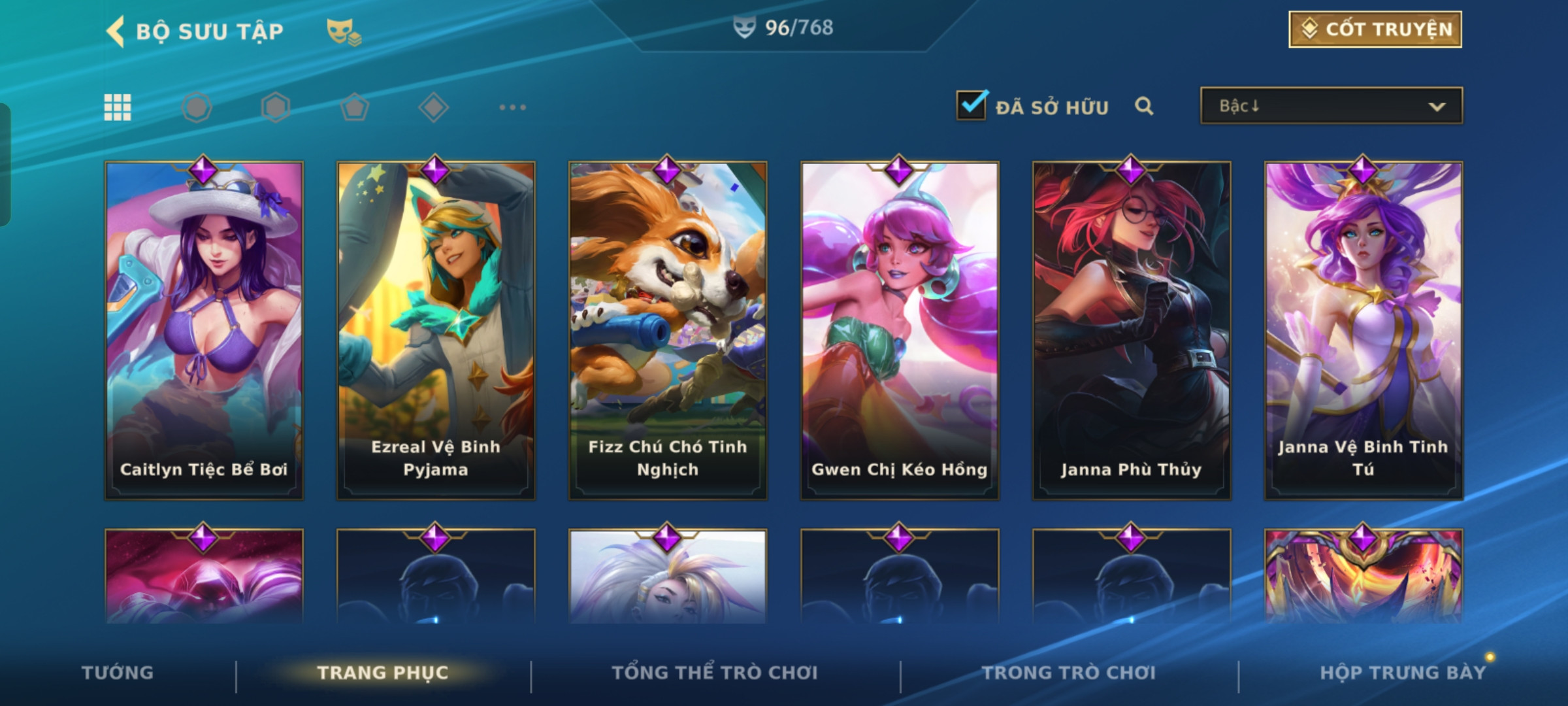Viewport: 1568px width, 706px height.
Task: Expand the Bậc sort dropdown
Action: point(1331,106)
